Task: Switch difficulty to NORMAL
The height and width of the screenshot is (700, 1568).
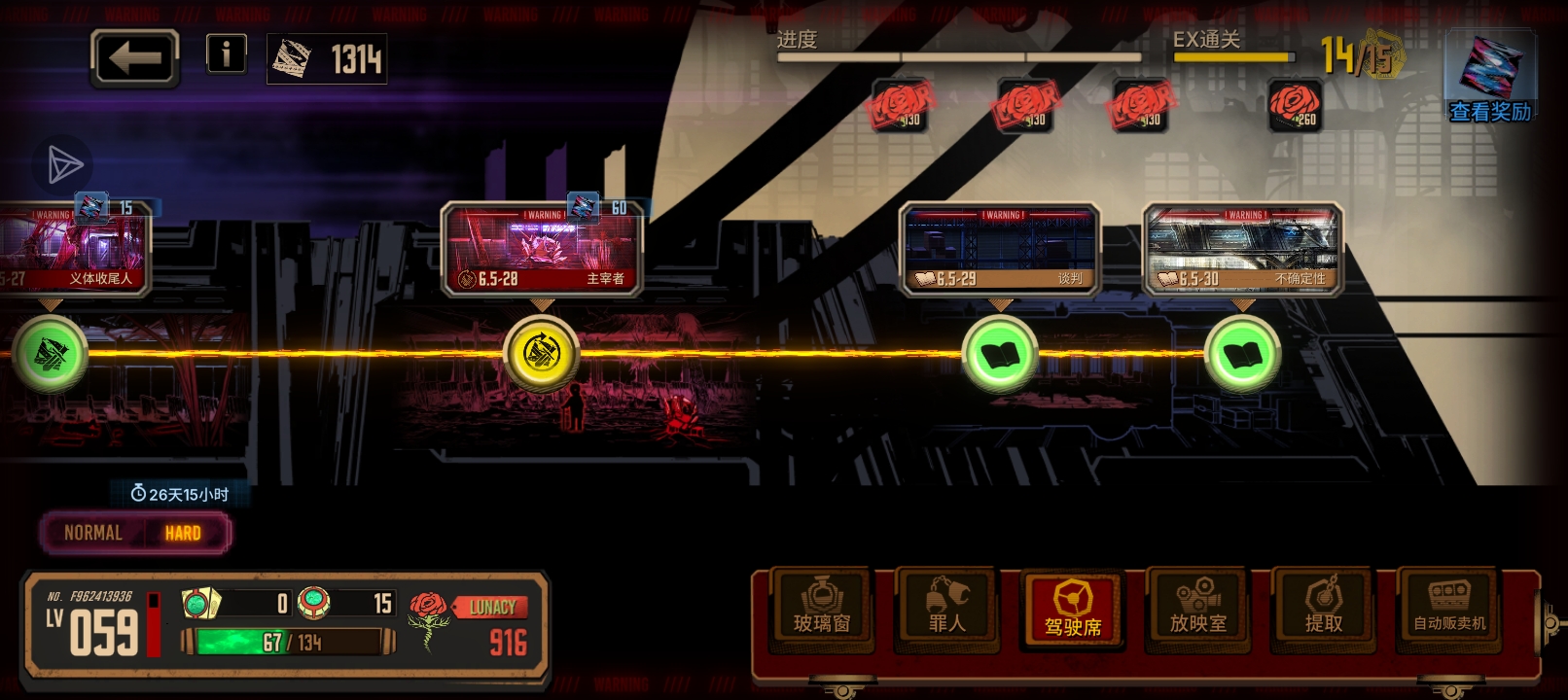Action: click(93, 533)
